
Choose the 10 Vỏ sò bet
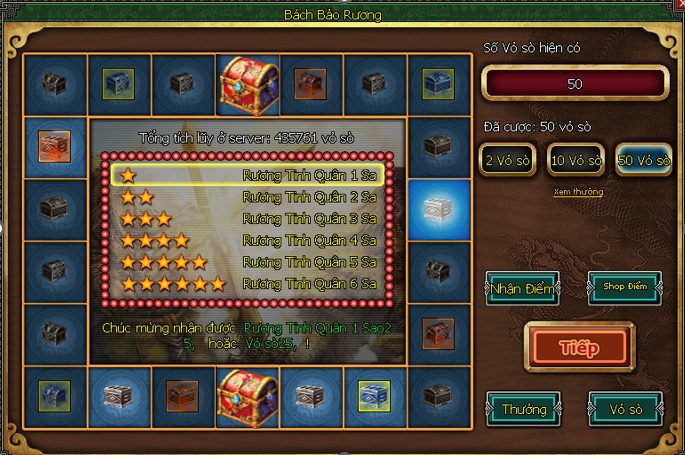[574, 160]
